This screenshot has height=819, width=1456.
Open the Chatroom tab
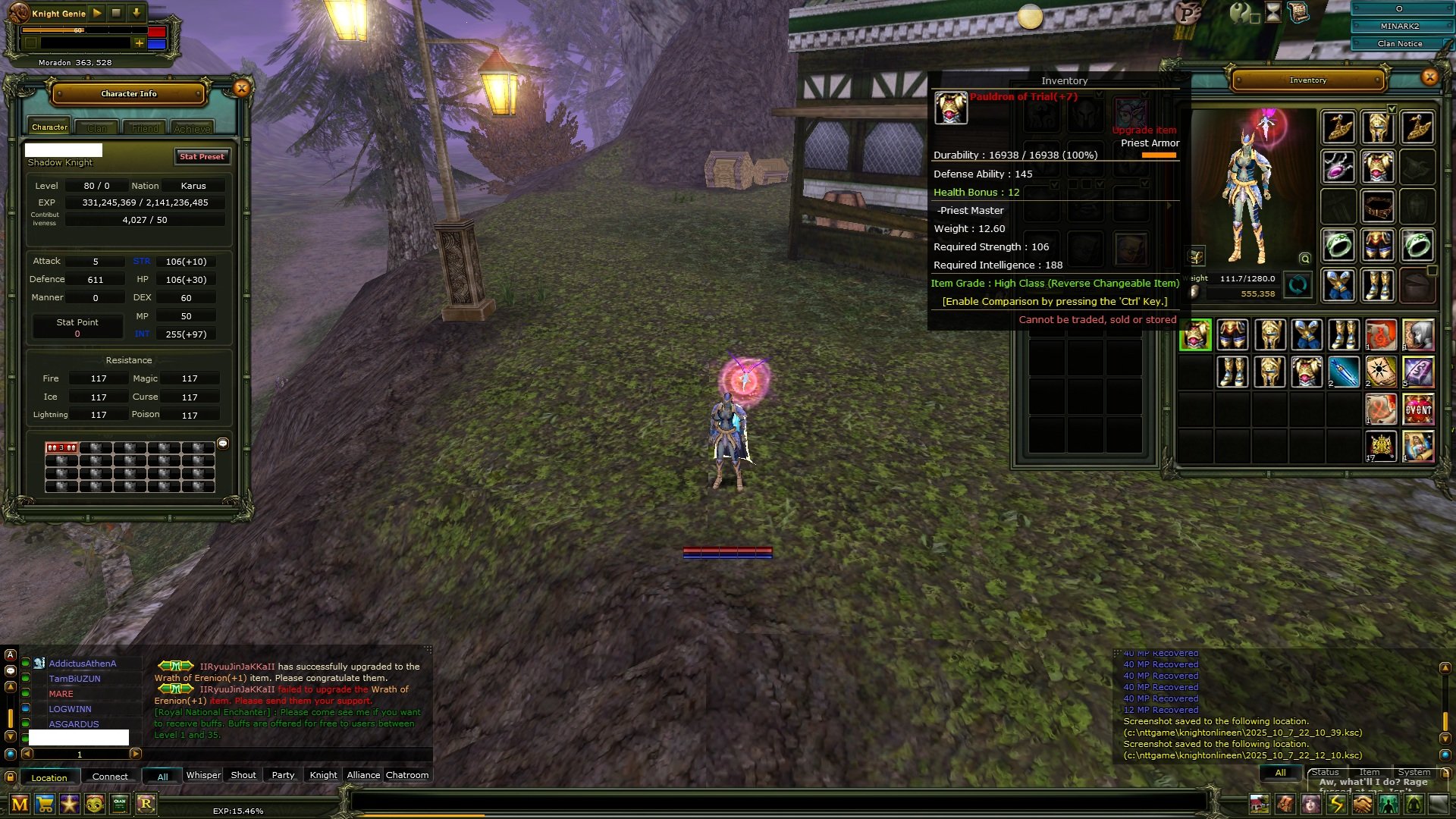(407, 775)
